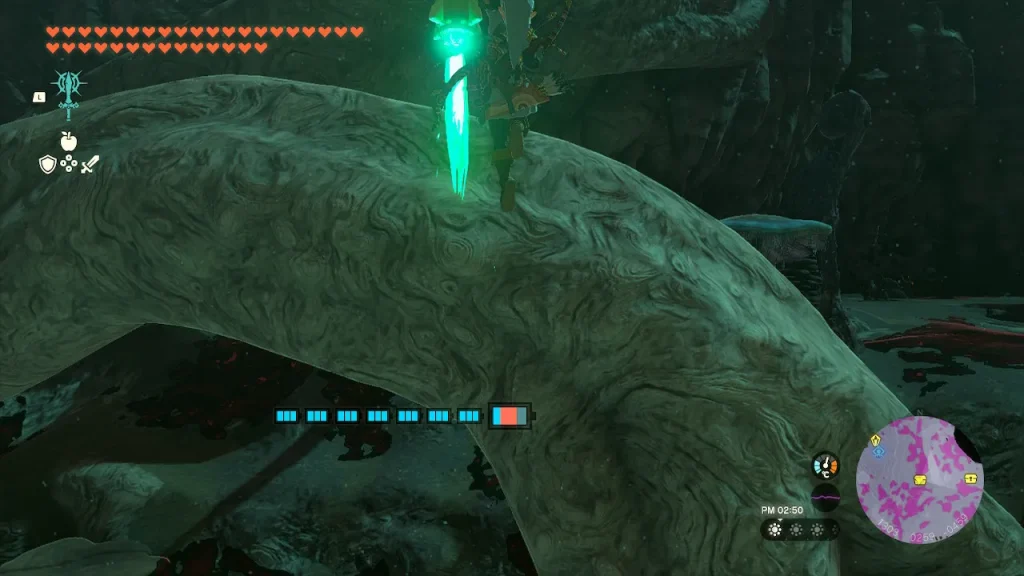1024x576 pixels.
Task: Open the shield quick-select icon
Action: pos(47,164)
